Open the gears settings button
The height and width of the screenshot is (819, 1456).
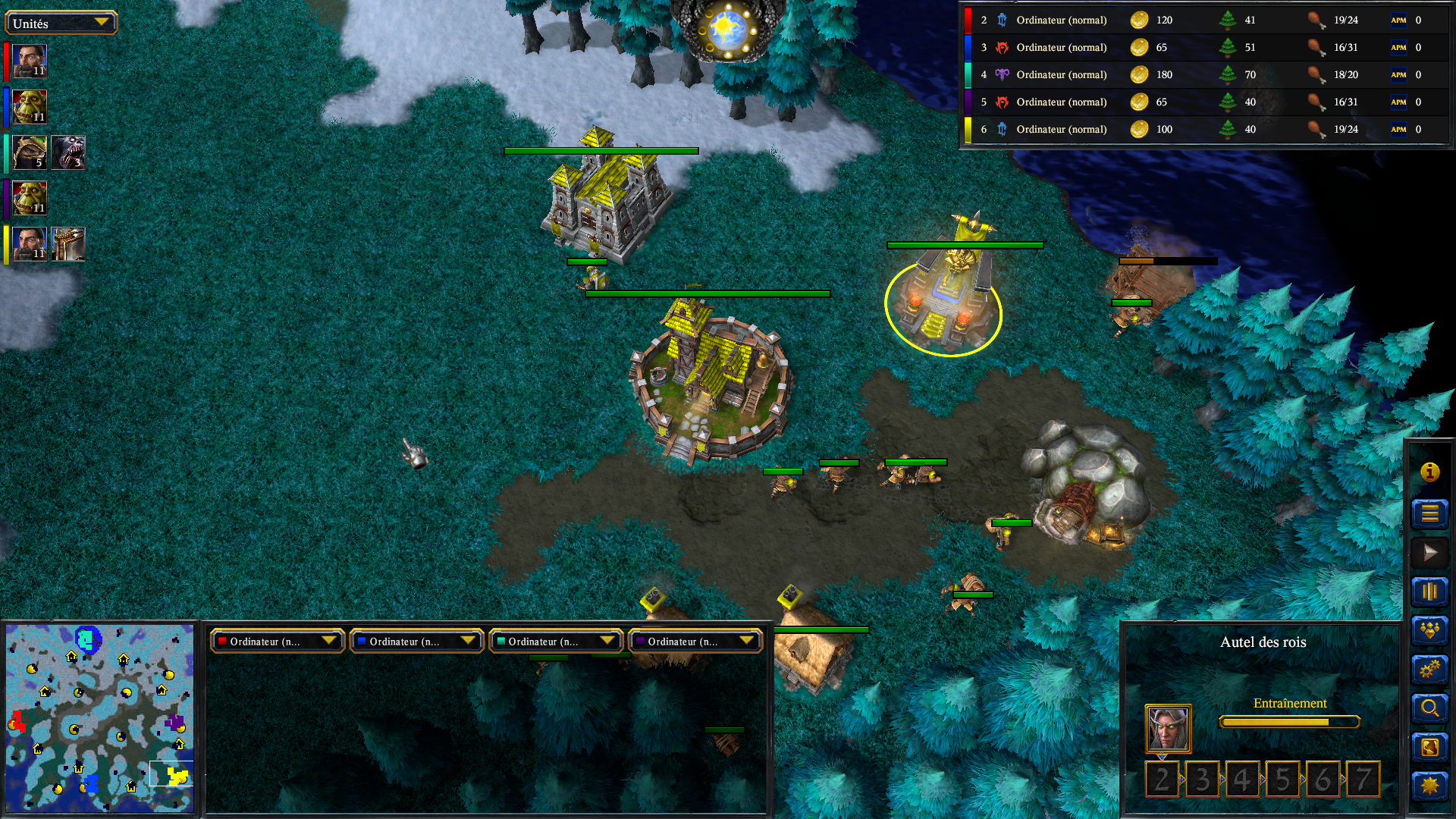1429,670
